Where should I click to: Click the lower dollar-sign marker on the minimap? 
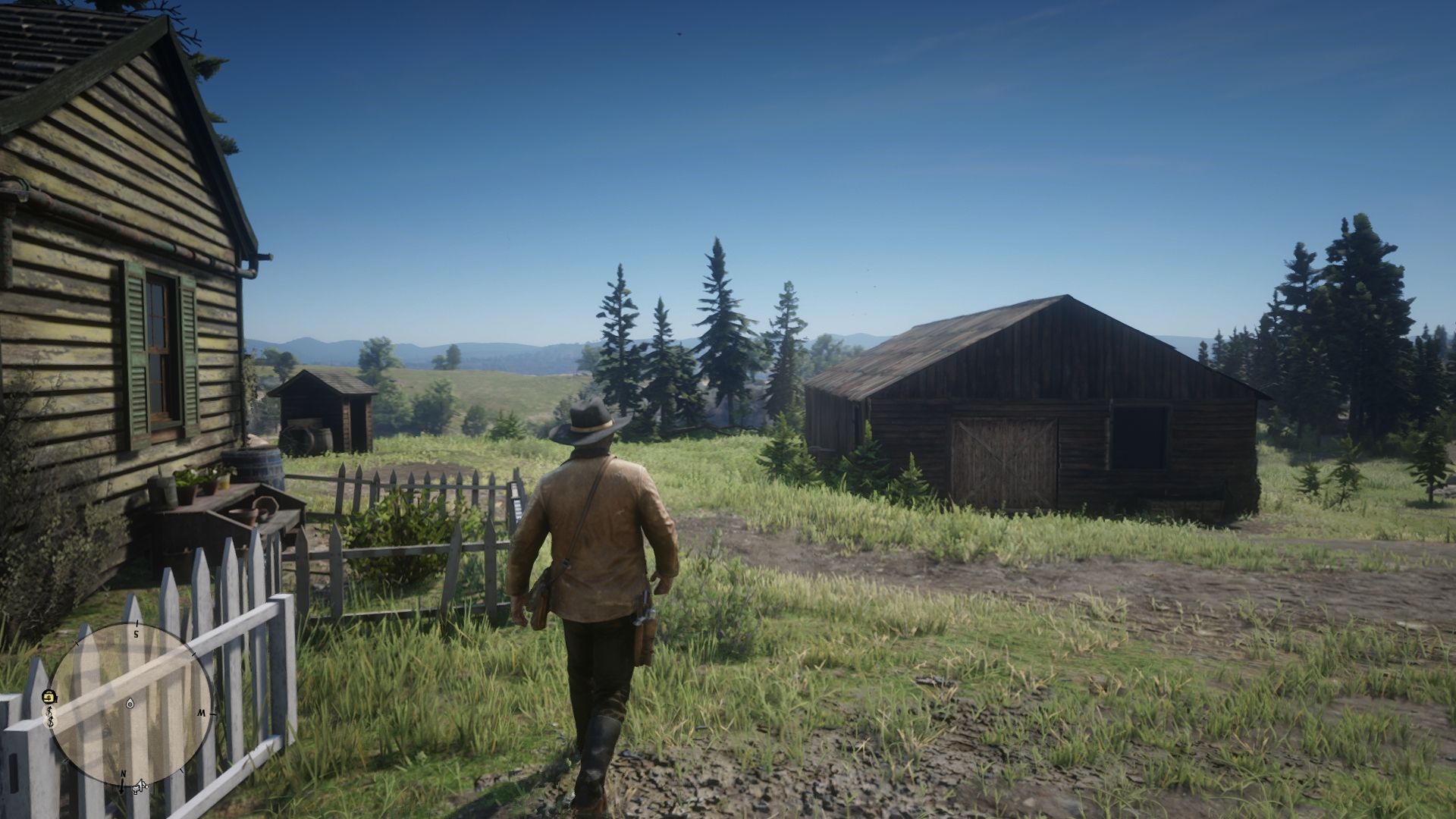click(50, 721)
